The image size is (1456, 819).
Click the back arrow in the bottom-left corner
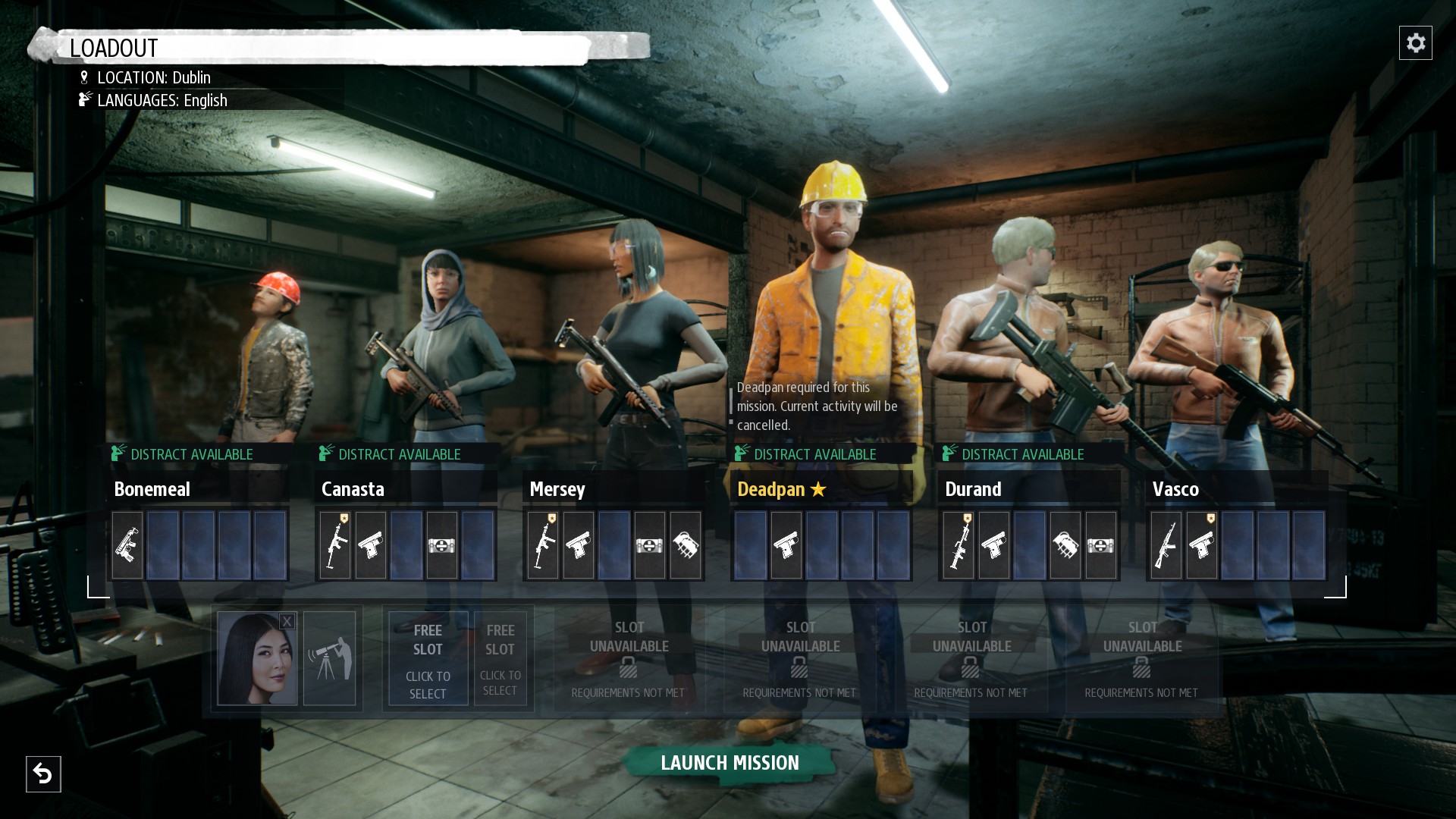tap(43, 774)
